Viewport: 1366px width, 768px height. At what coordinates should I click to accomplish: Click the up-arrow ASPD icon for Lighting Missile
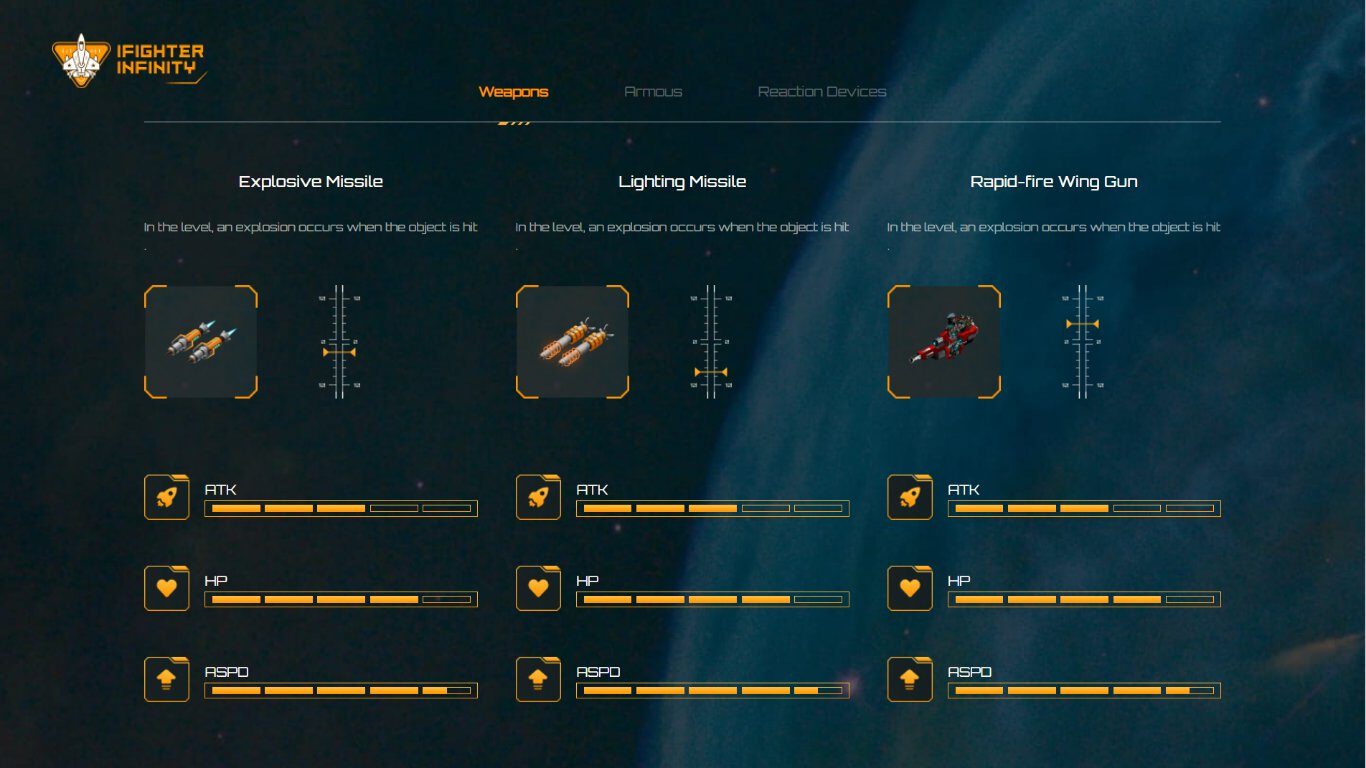click(538, 678)
